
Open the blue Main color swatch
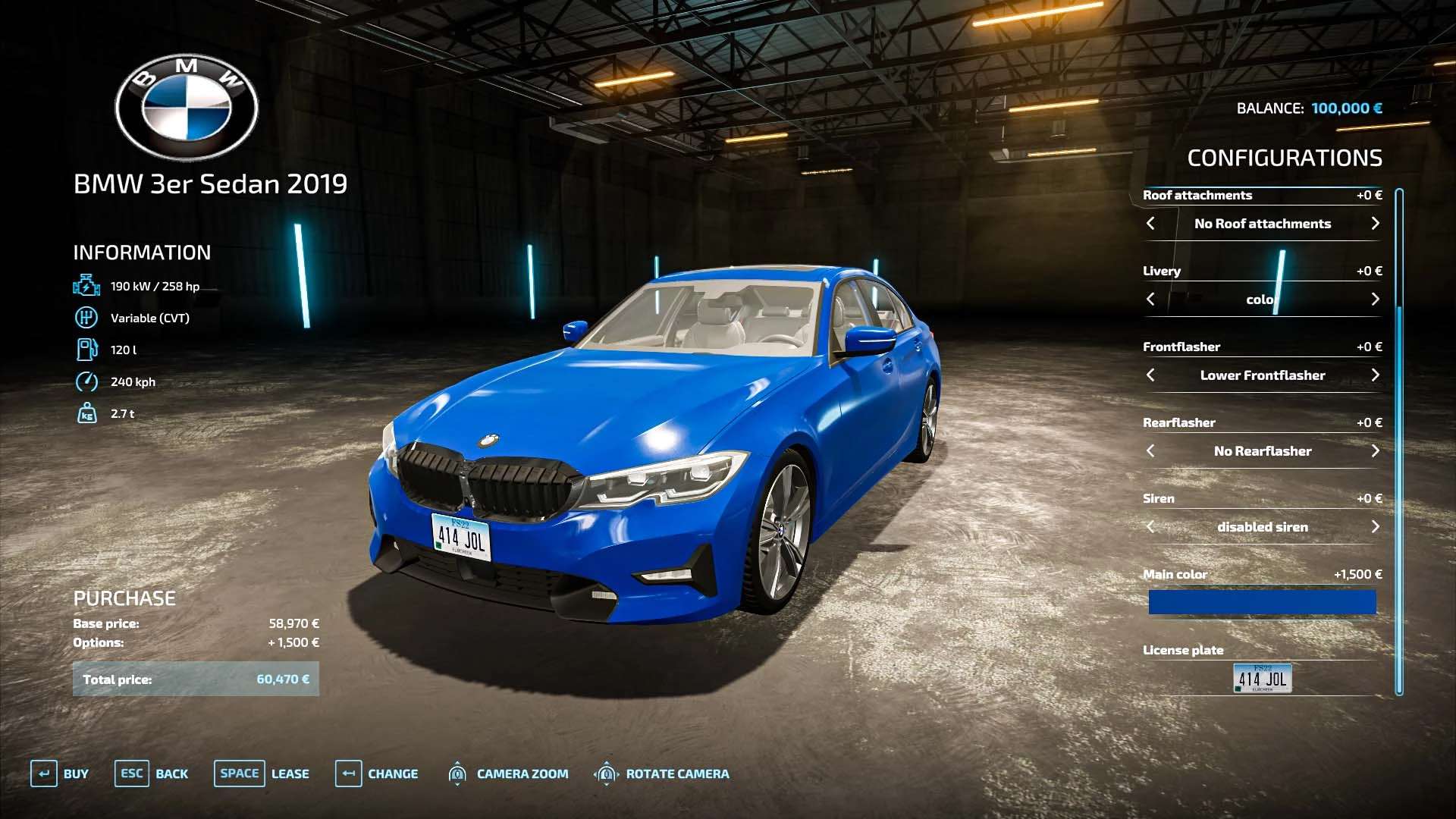[x=1262, y=603]
